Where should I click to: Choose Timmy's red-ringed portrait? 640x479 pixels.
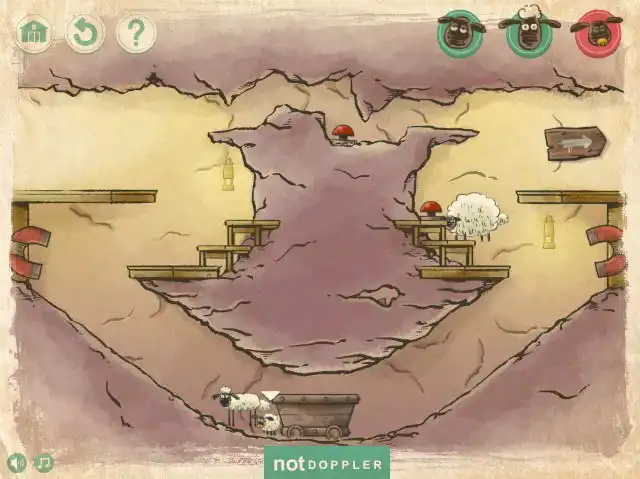coord(597,33)
